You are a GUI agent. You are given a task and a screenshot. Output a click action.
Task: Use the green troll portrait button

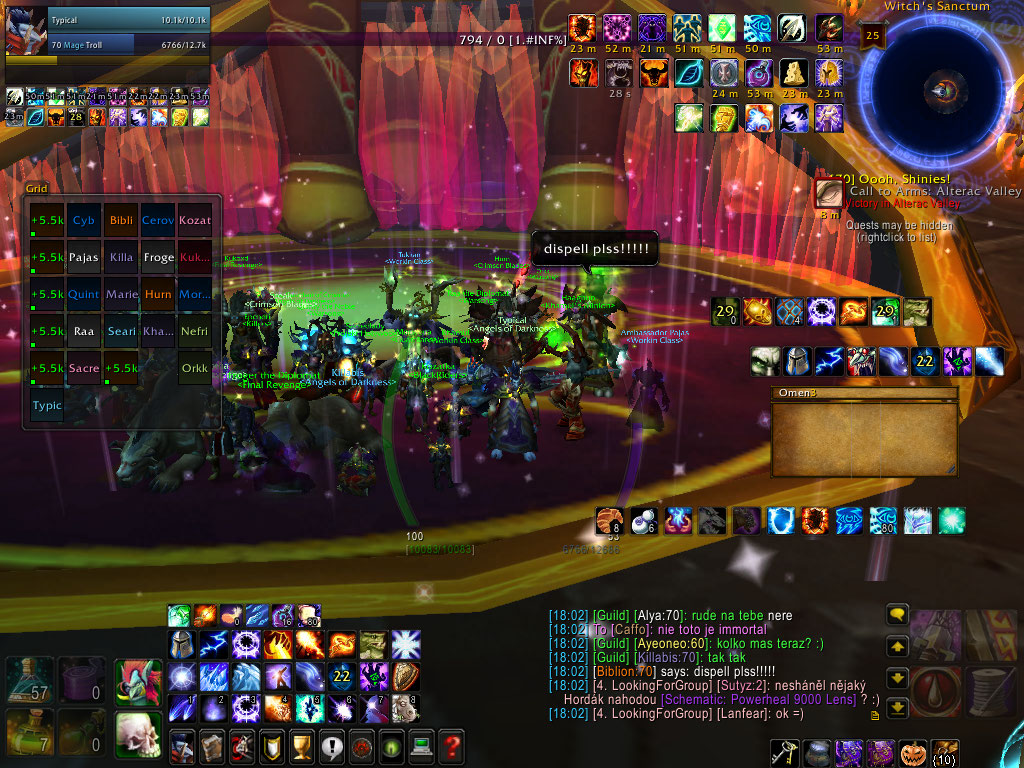click(138, 681)
